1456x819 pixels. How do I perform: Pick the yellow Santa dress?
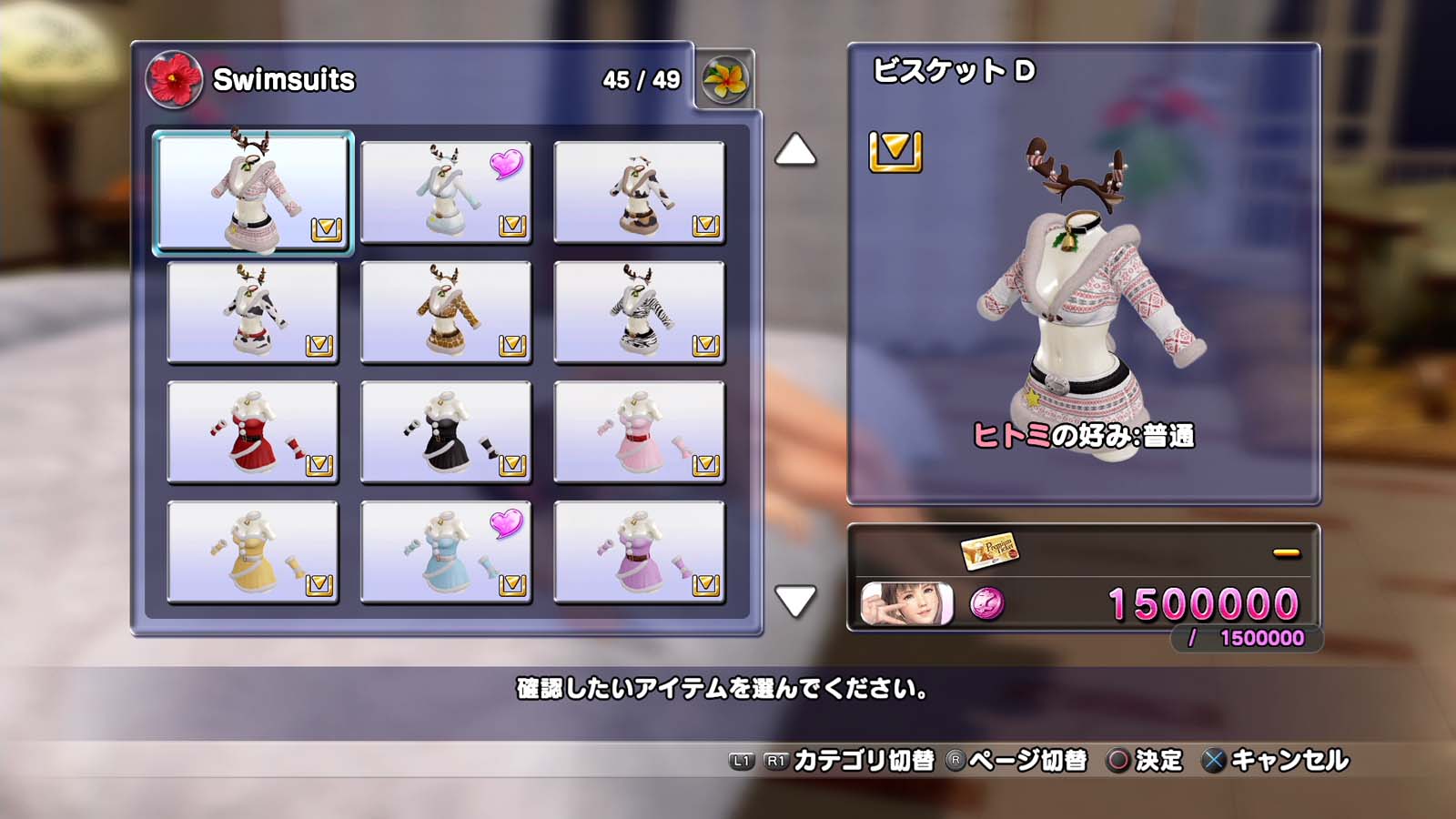pyautogui.click(x=253, y=552)
